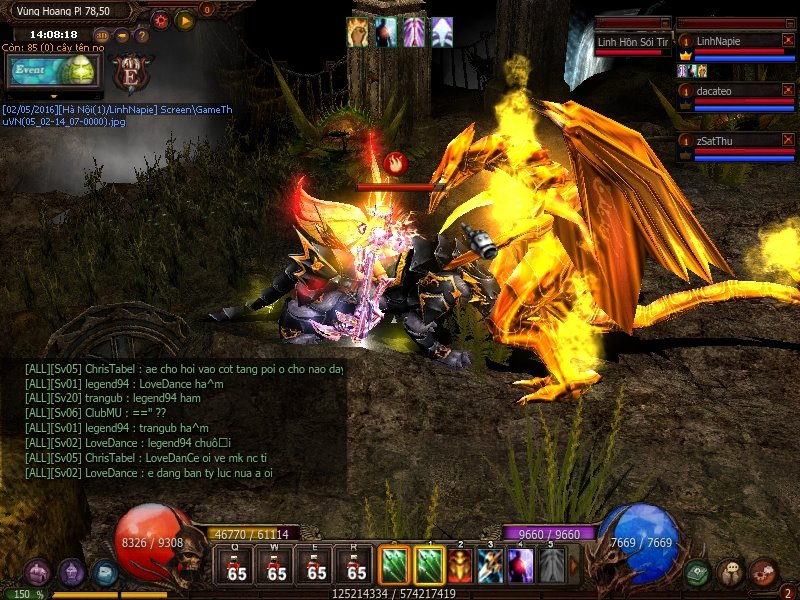Click the red E emblem icon
This screenshot has height=600, width=800.
130,73
